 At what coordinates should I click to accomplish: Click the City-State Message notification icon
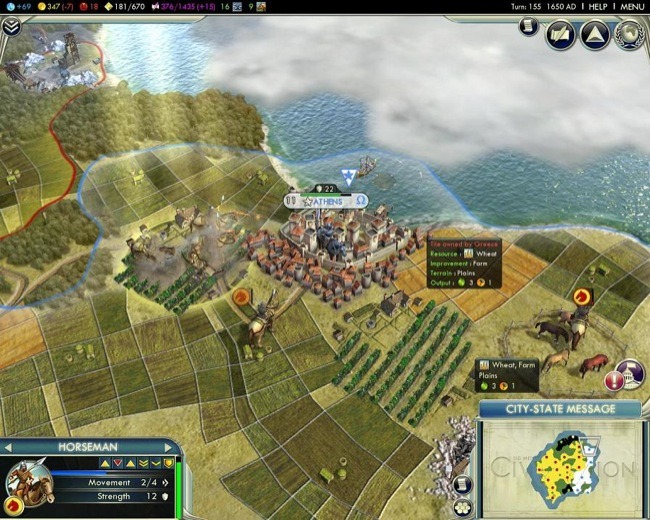630,374
